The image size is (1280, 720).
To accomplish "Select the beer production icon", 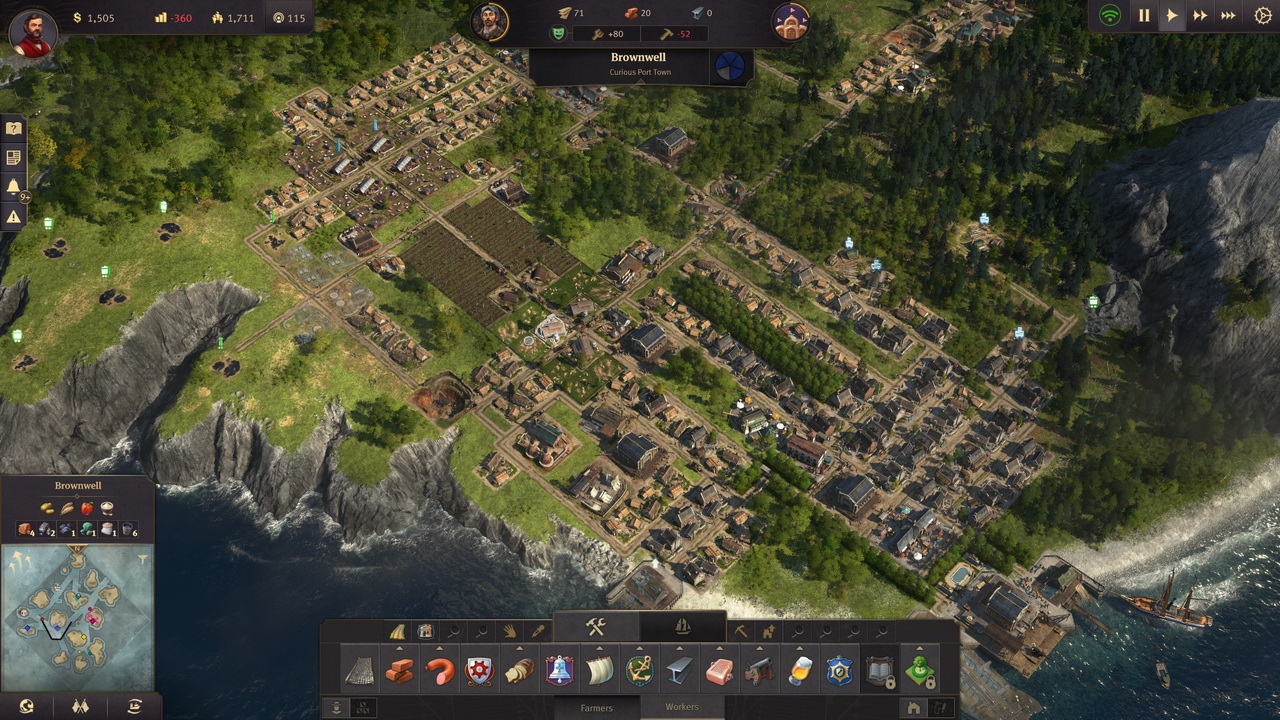I will 799,671.
